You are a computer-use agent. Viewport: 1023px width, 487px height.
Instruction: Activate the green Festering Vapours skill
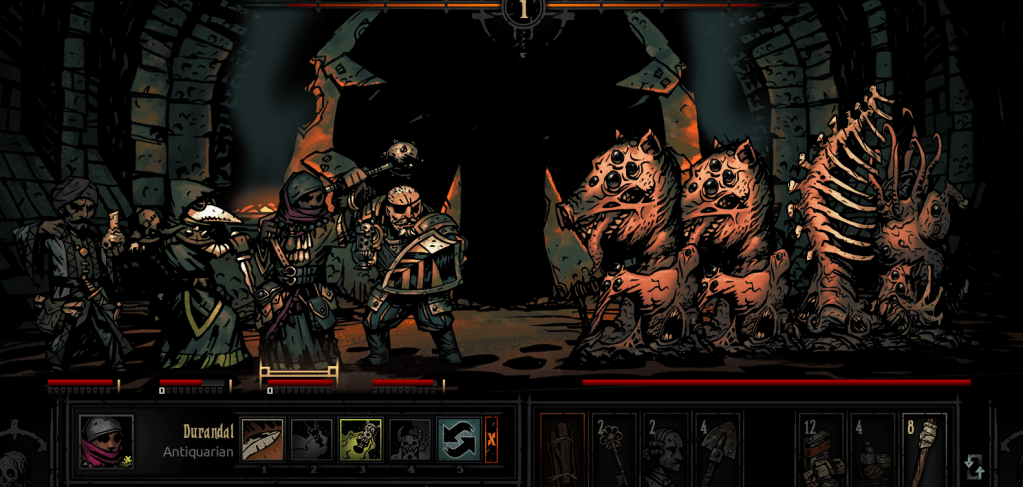click(x=360, y=439)
